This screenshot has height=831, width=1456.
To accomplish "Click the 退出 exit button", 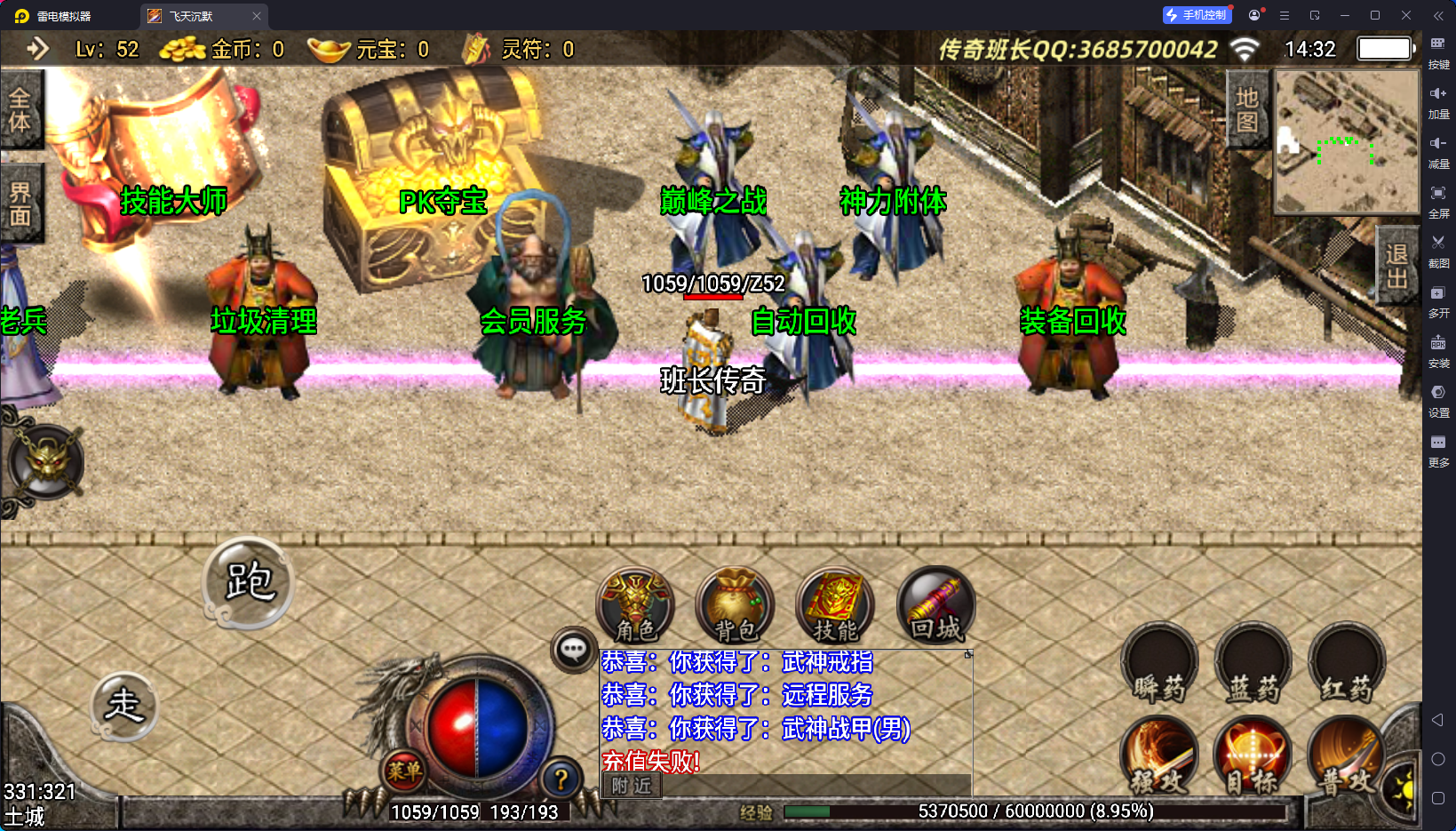I will 1396,266.
